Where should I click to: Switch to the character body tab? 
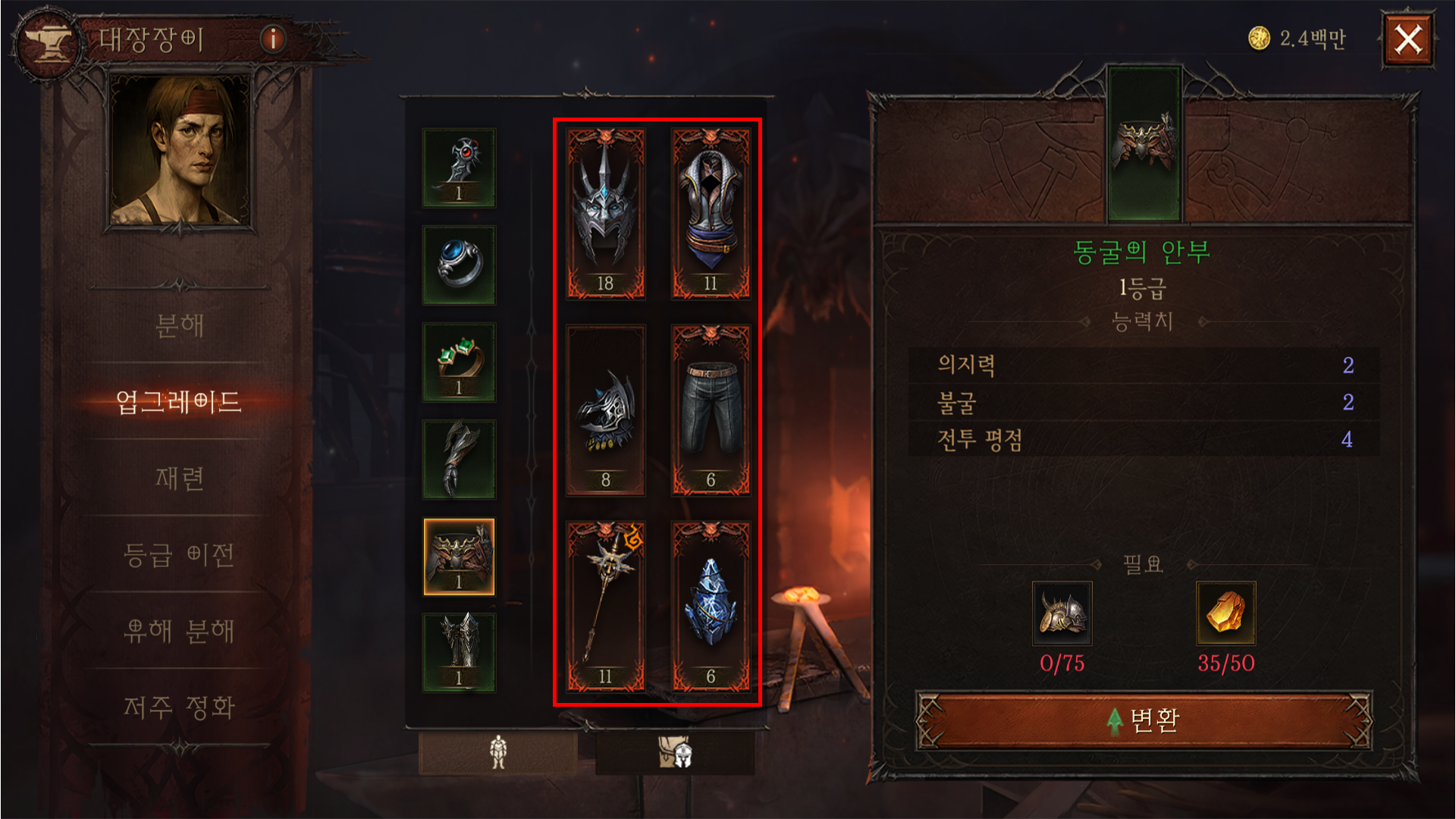[x=497, y=752]
